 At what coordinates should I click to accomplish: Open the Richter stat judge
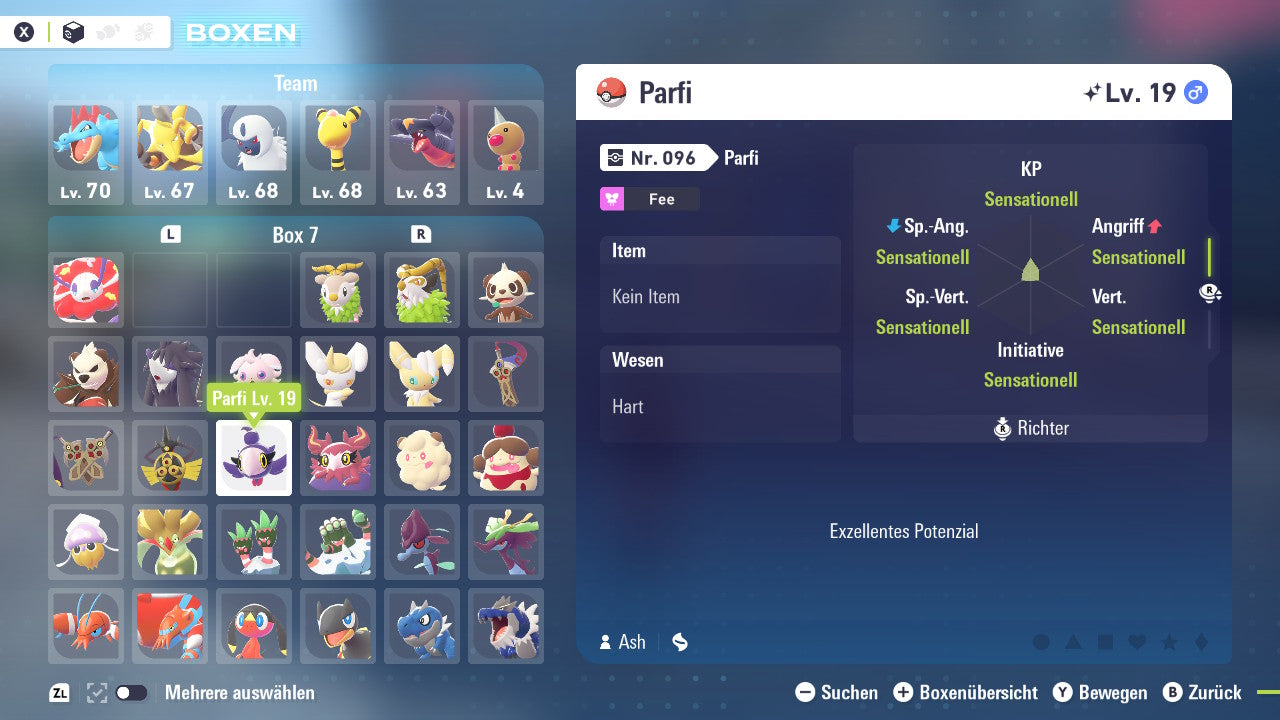pyautogui.click(x=1030, y=428)
